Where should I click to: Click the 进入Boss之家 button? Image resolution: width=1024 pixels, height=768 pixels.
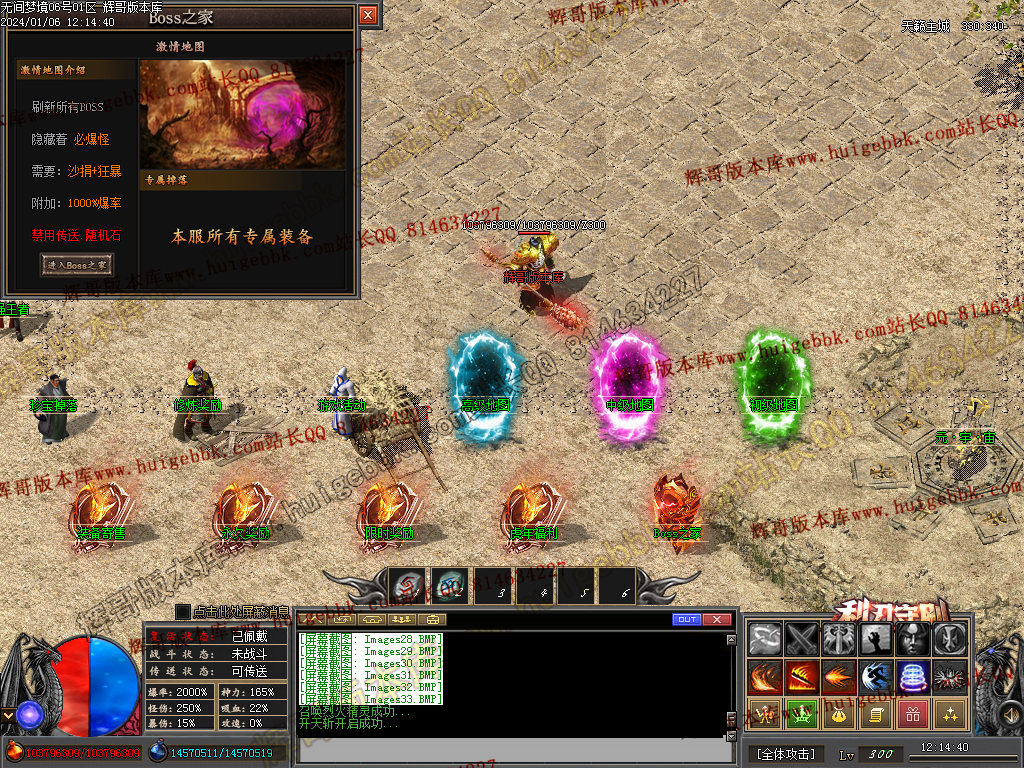point(77,264)
